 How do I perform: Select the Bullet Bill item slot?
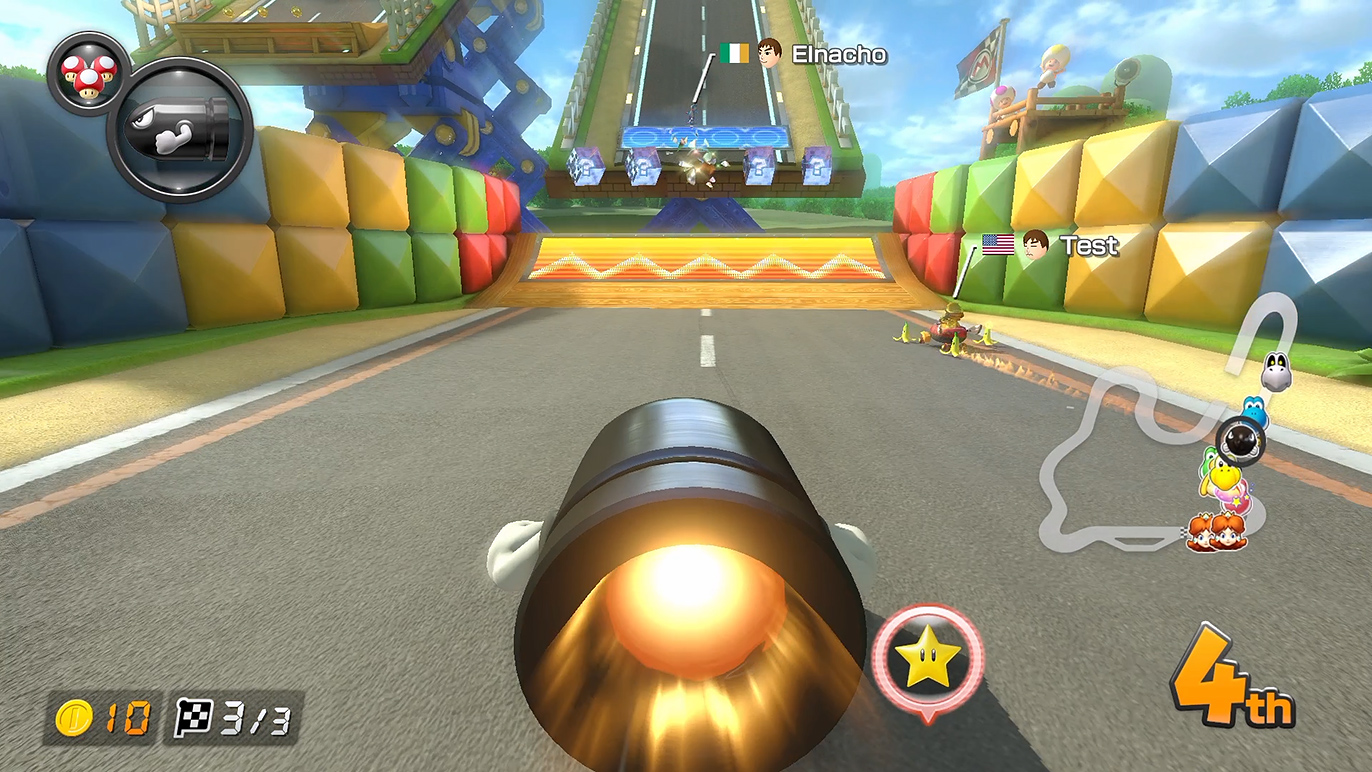tap(180, 130)
